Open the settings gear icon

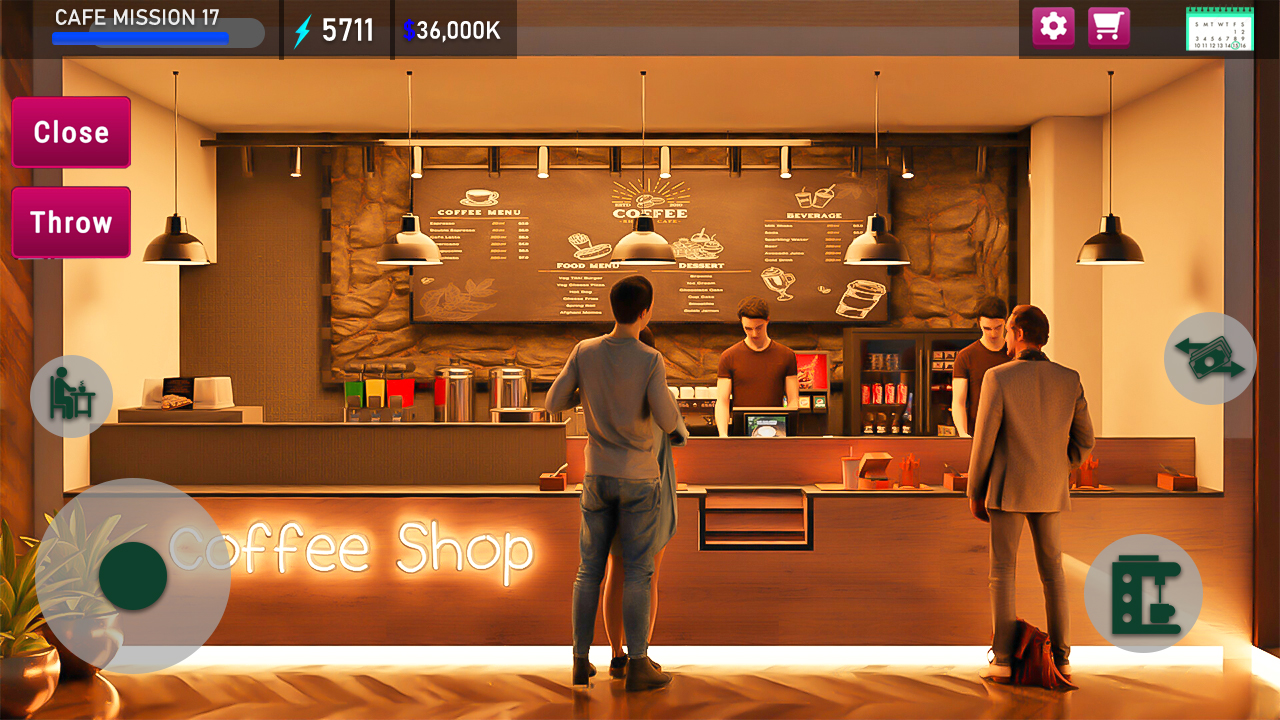click(x=1051, y=27)
